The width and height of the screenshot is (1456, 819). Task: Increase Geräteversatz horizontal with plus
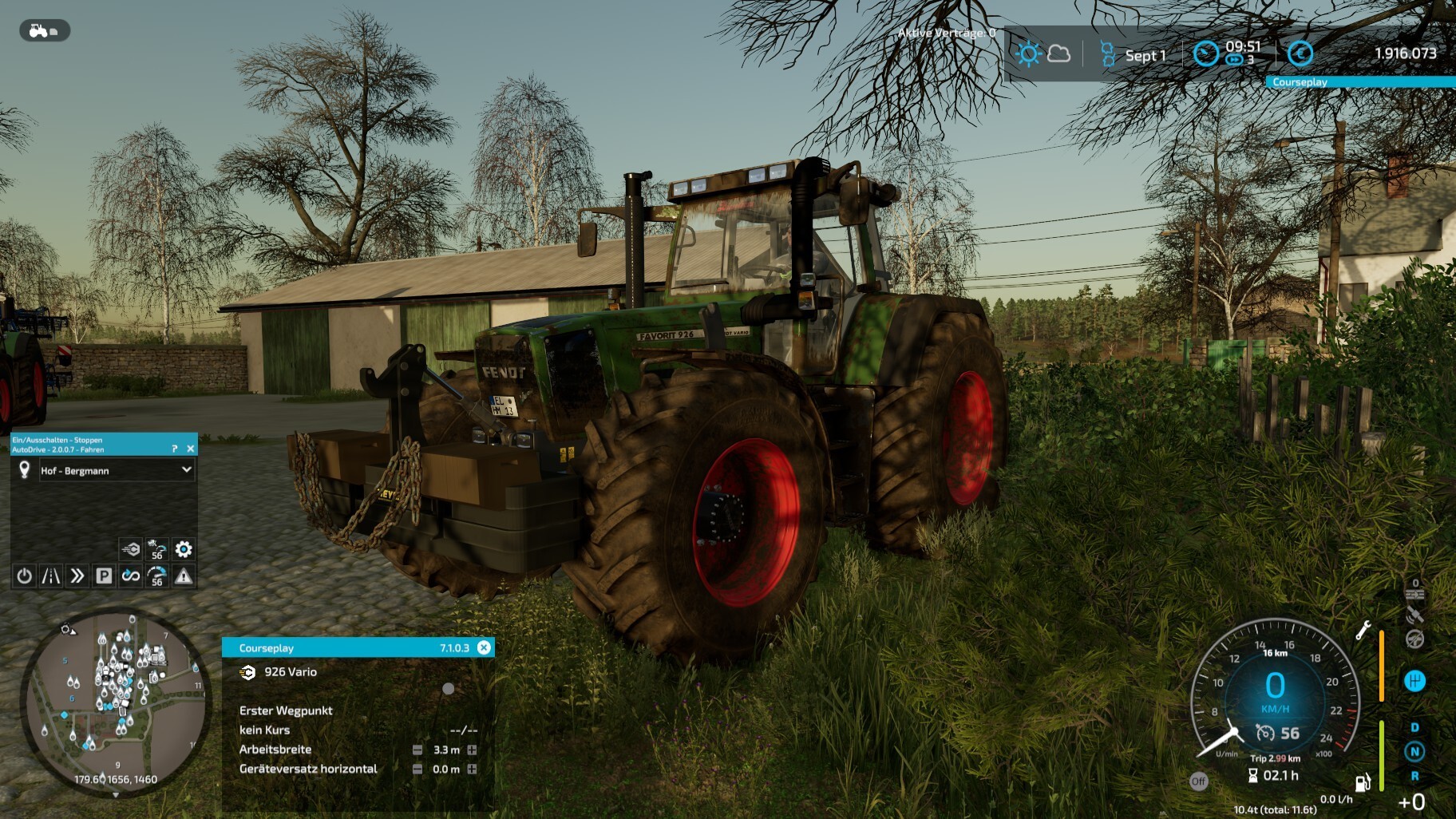472,769
